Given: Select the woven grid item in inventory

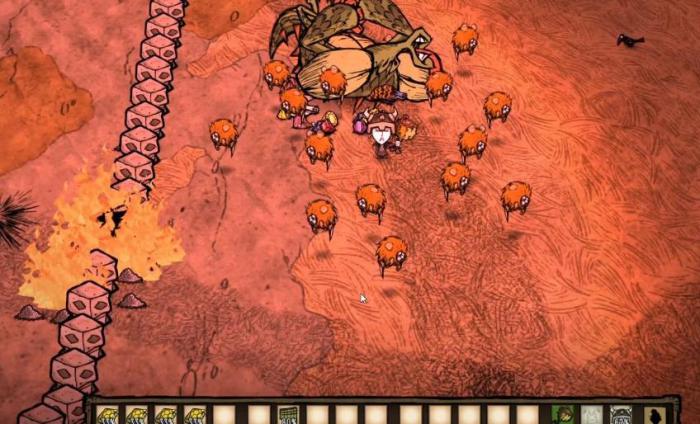Looking at the screenshot, I should 288,414.
